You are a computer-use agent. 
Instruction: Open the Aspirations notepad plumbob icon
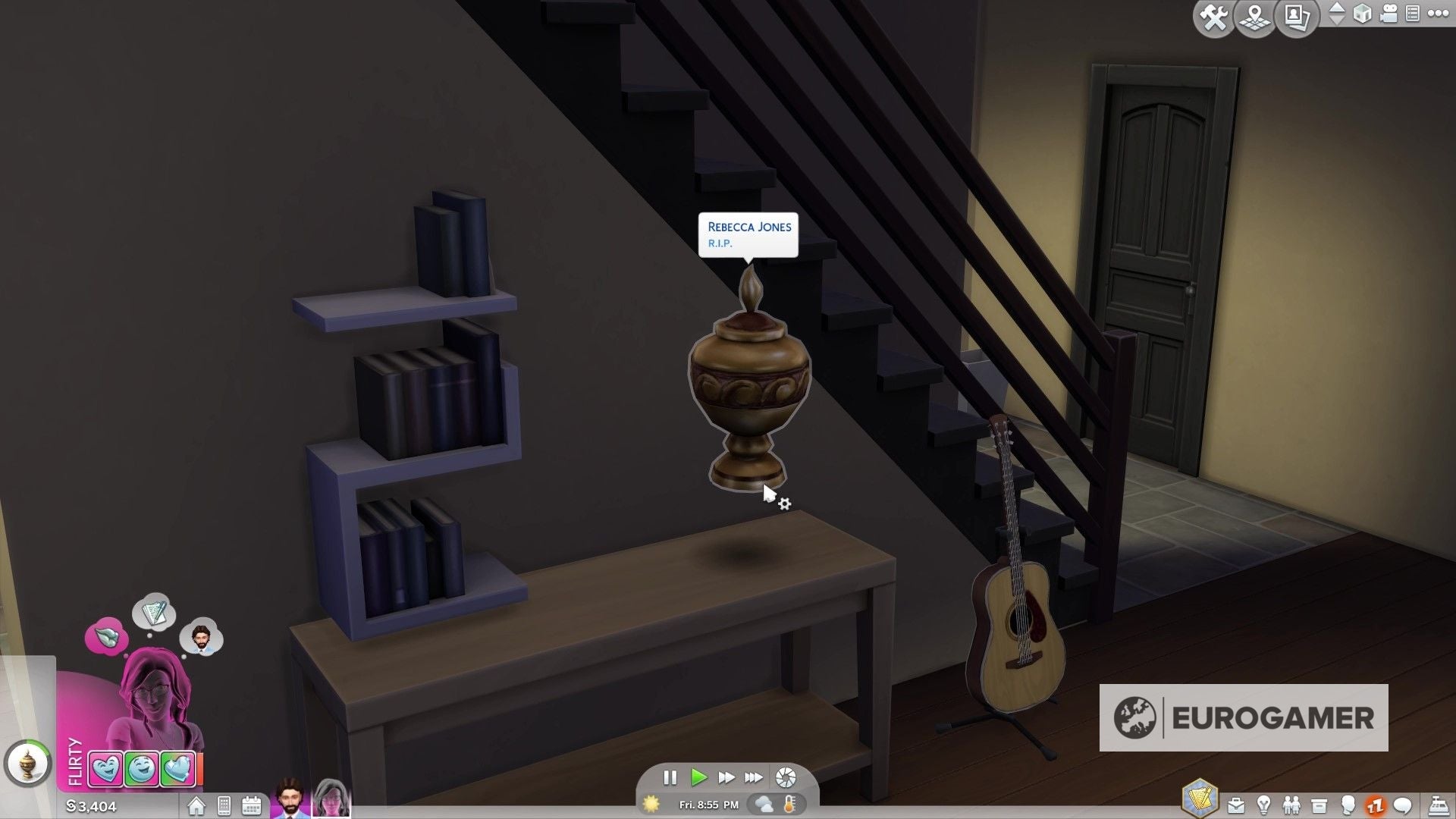(1200, 799)
